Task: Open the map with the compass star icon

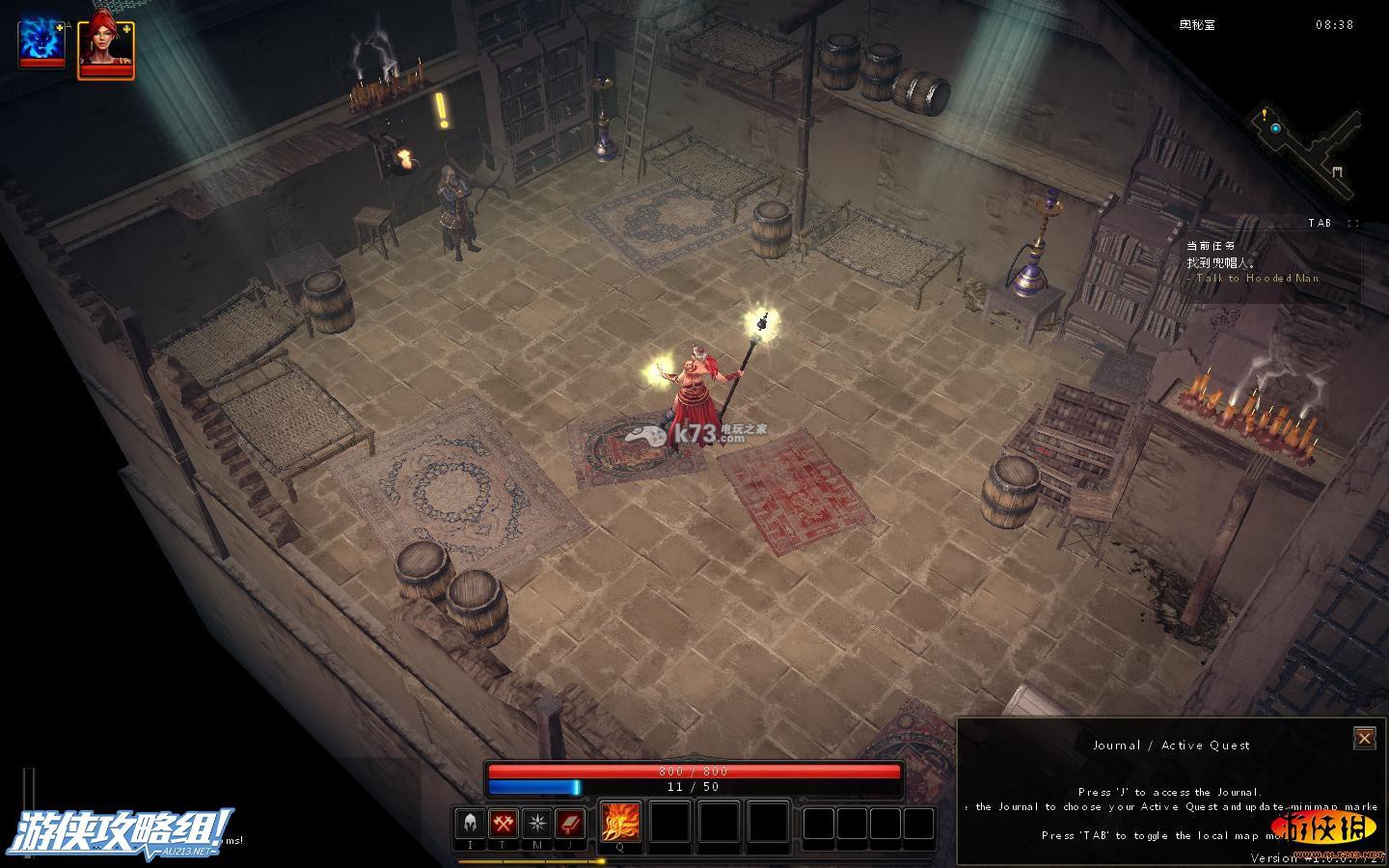Action: (x=536, y=824)
